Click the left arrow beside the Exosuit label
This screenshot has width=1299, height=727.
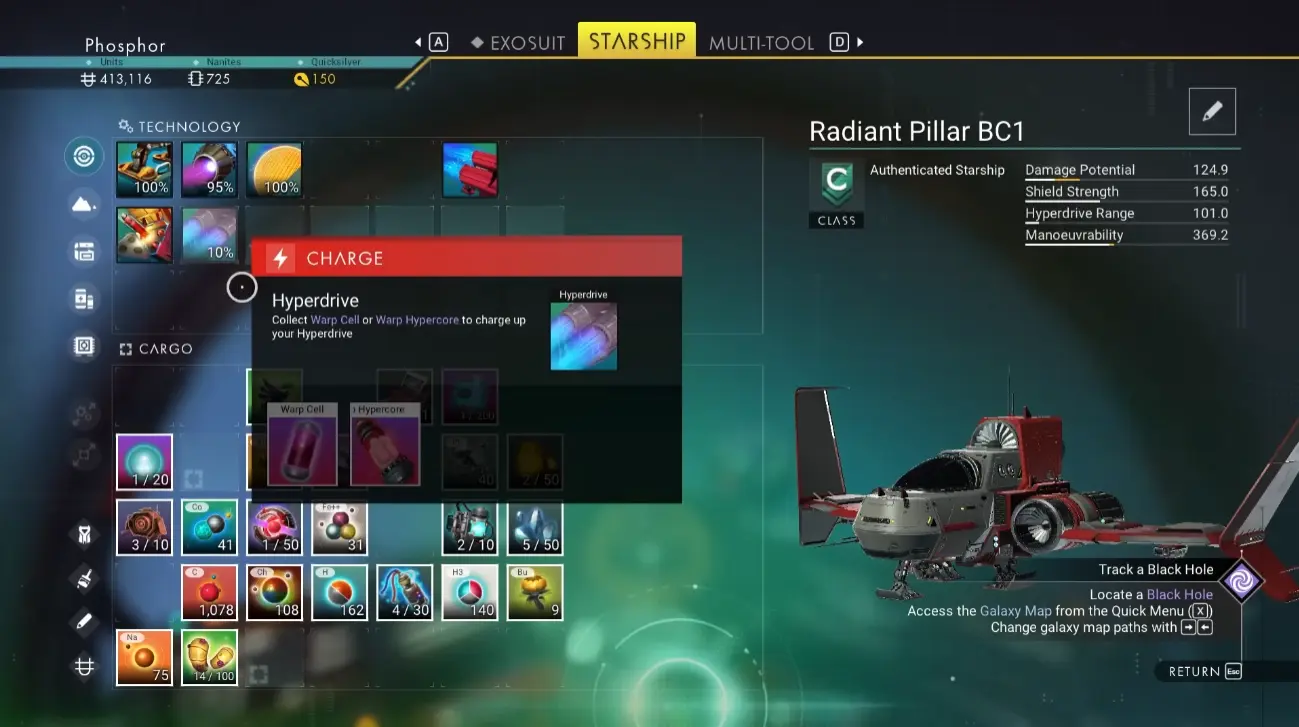(418, 41)
